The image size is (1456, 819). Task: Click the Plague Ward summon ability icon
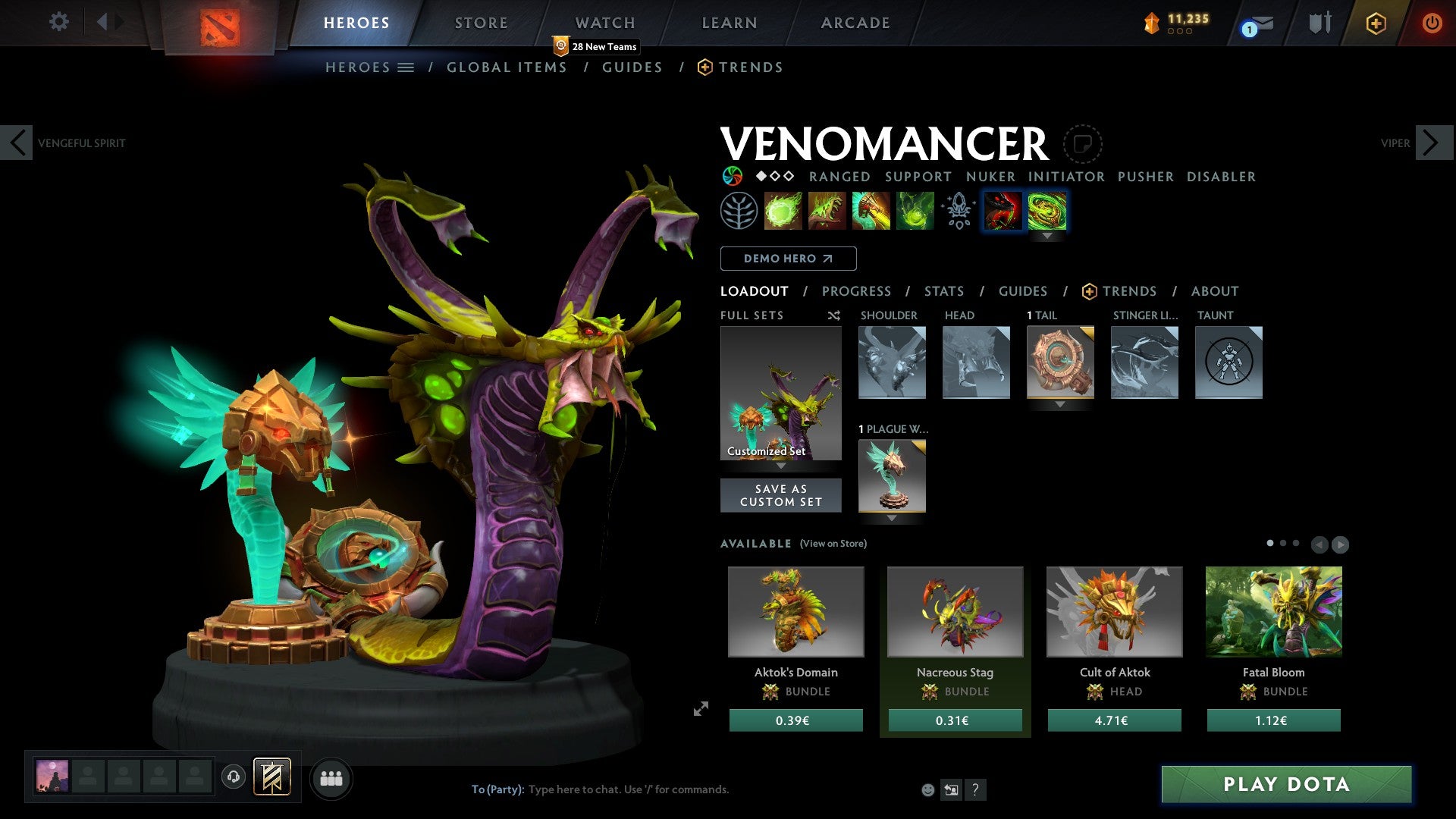(870, 211)
